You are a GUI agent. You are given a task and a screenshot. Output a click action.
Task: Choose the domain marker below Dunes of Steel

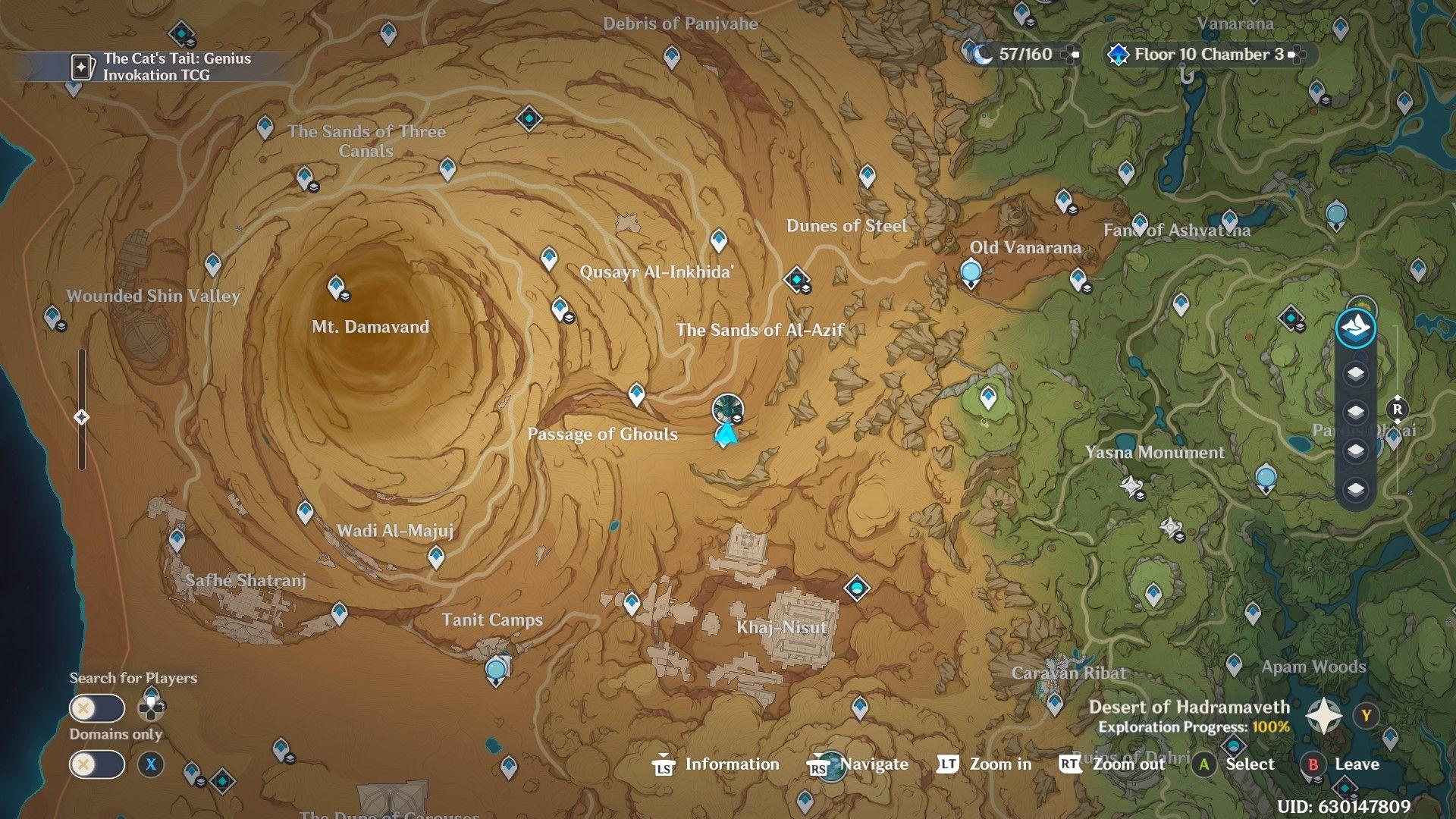click(x=796, y=279)
